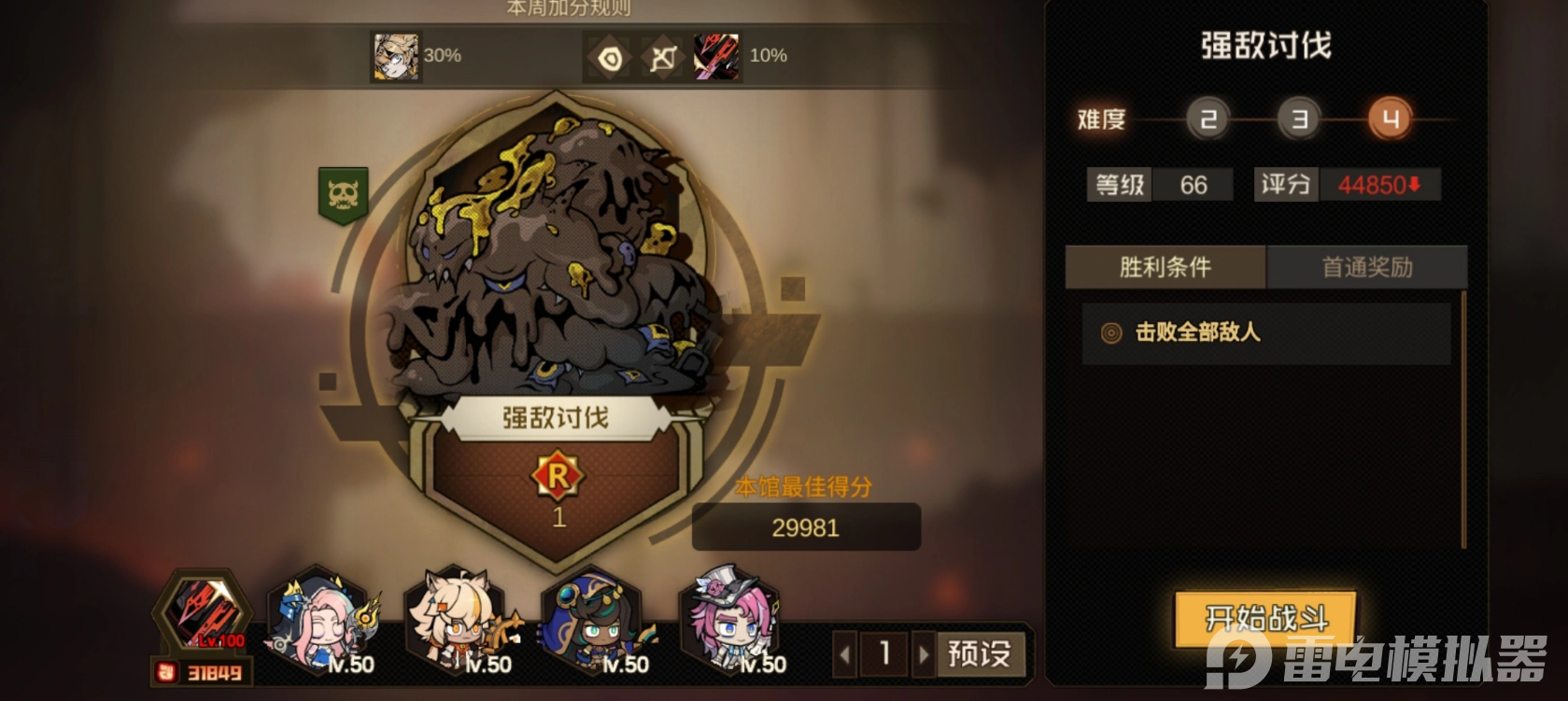Screen dimensions: 1568x701
Task: Select the dark-skinned blue-hooded character
Action: tap(598, 621)
